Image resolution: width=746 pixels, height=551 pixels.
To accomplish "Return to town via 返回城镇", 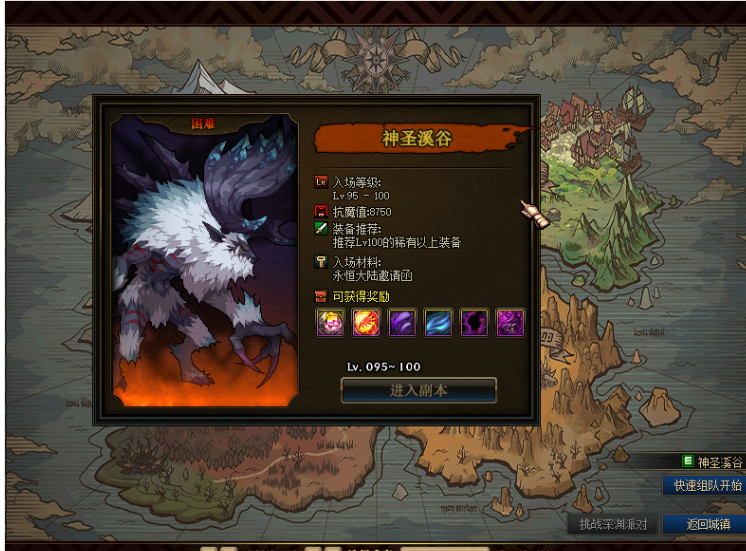I will coord(706,524).
